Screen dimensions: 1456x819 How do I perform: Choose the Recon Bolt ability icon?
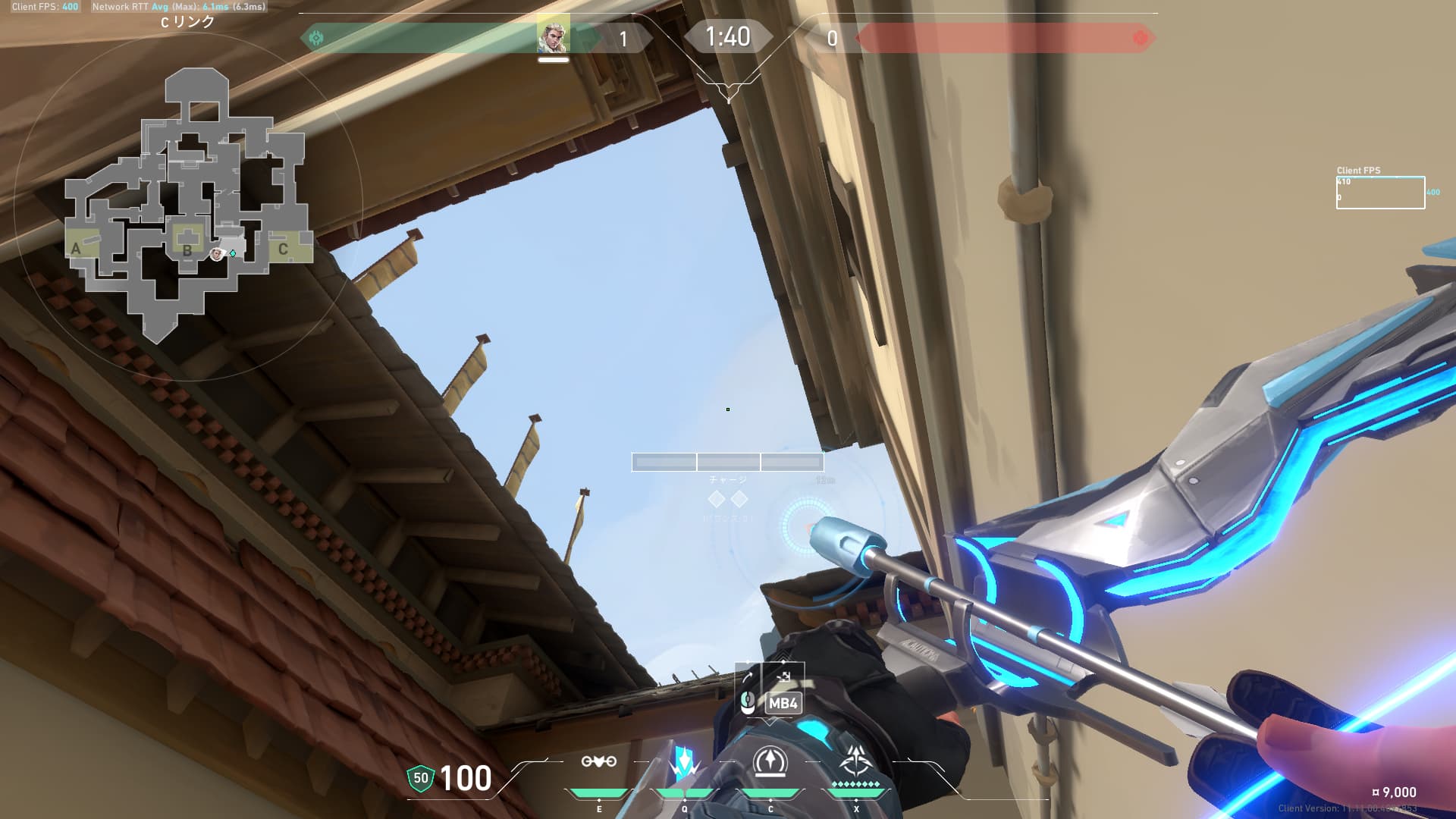click(770, 762)
